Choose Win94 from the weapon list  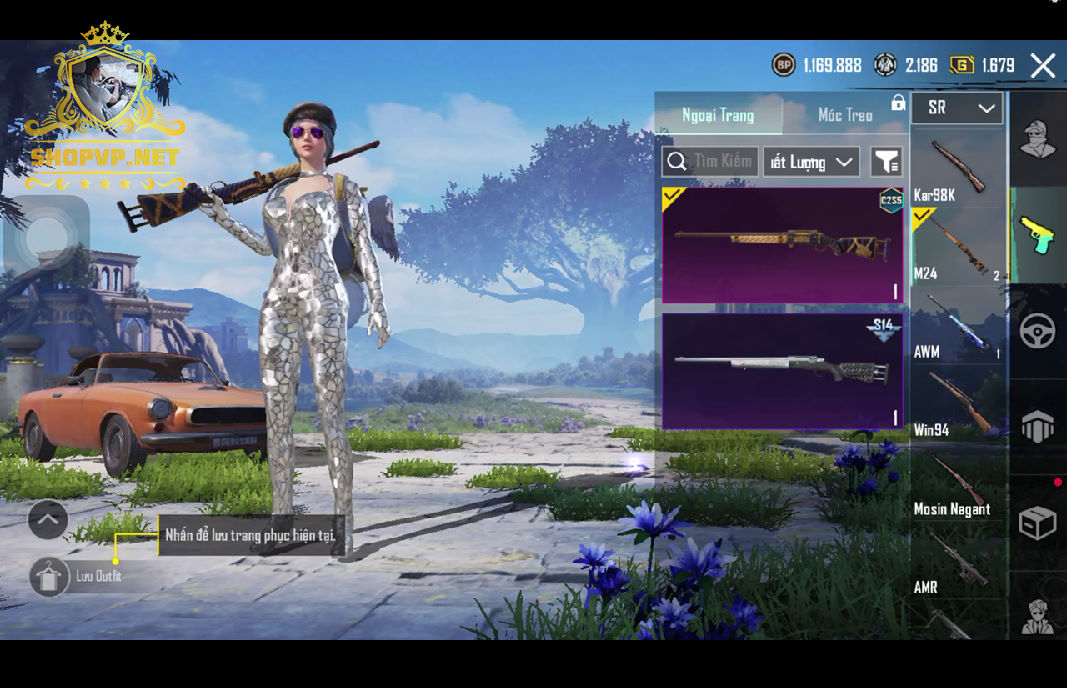(x=957, y=403)
